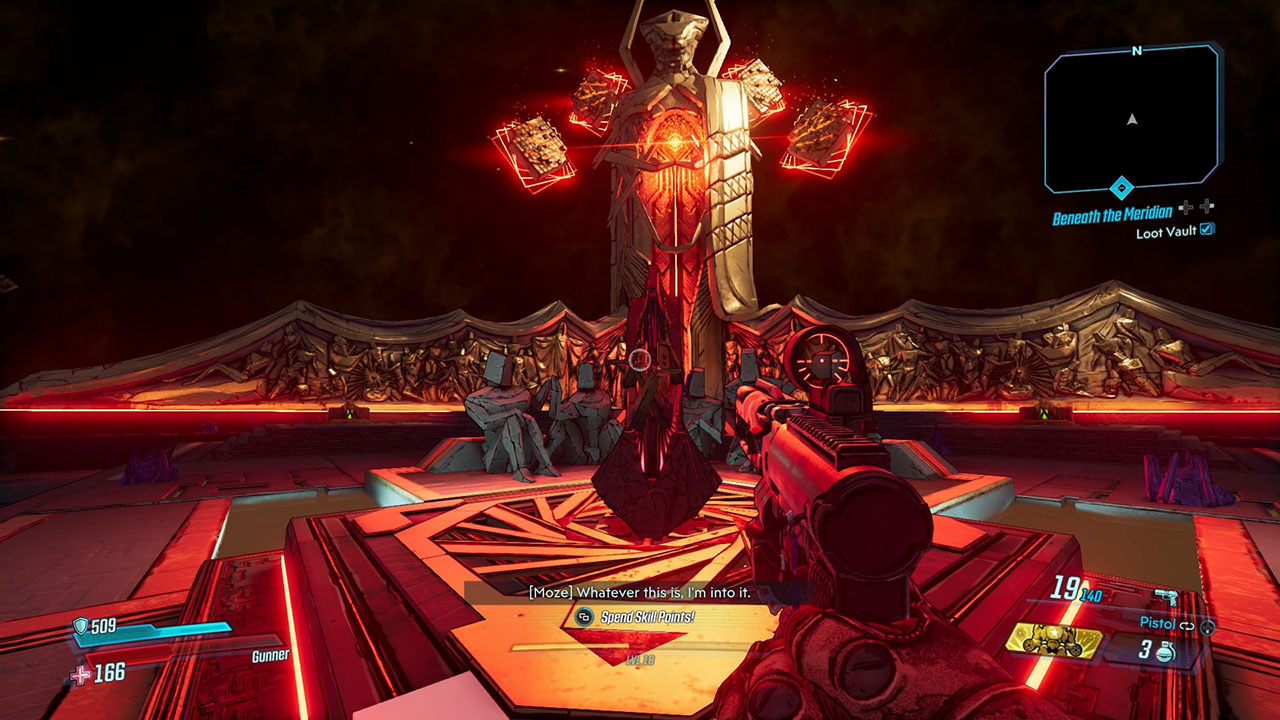The height and width of the screenshot is (720, 1280).
Task: Toggle the Loot Vault objective checkbox
Action: [x=1206, y=230]
